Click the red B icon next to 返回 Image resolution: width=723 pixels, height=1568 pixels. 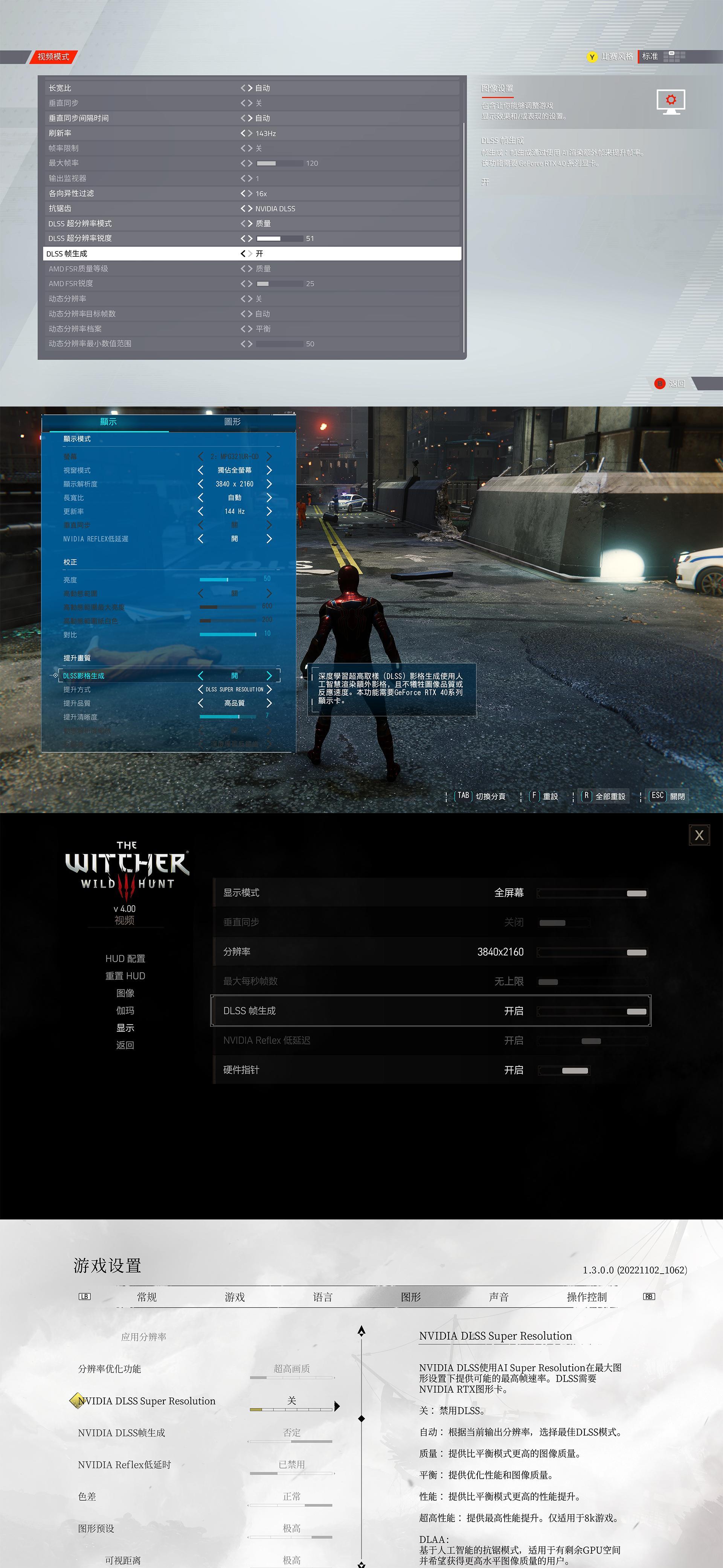tap(660, 384)
